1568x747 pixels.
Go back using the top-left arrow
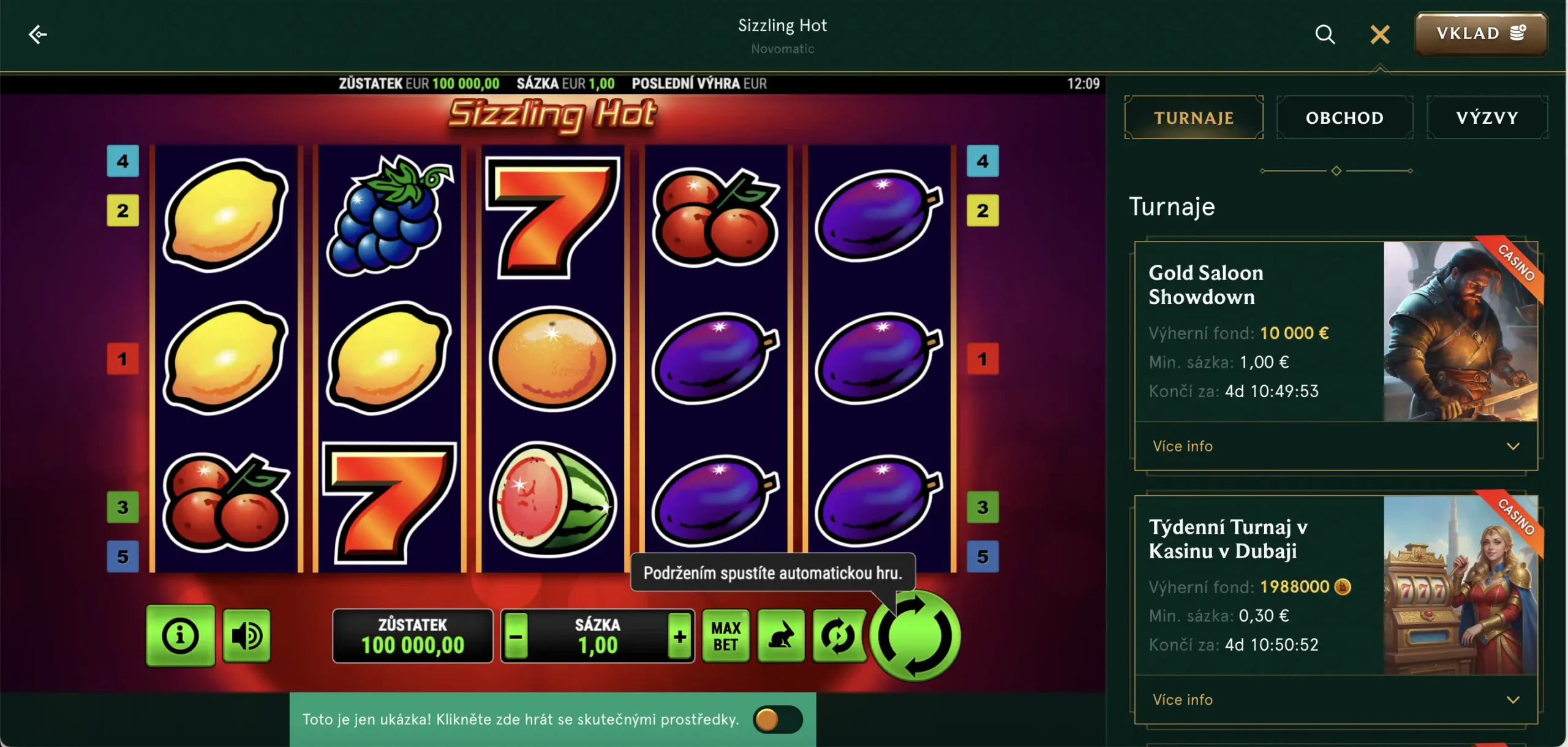38,34
